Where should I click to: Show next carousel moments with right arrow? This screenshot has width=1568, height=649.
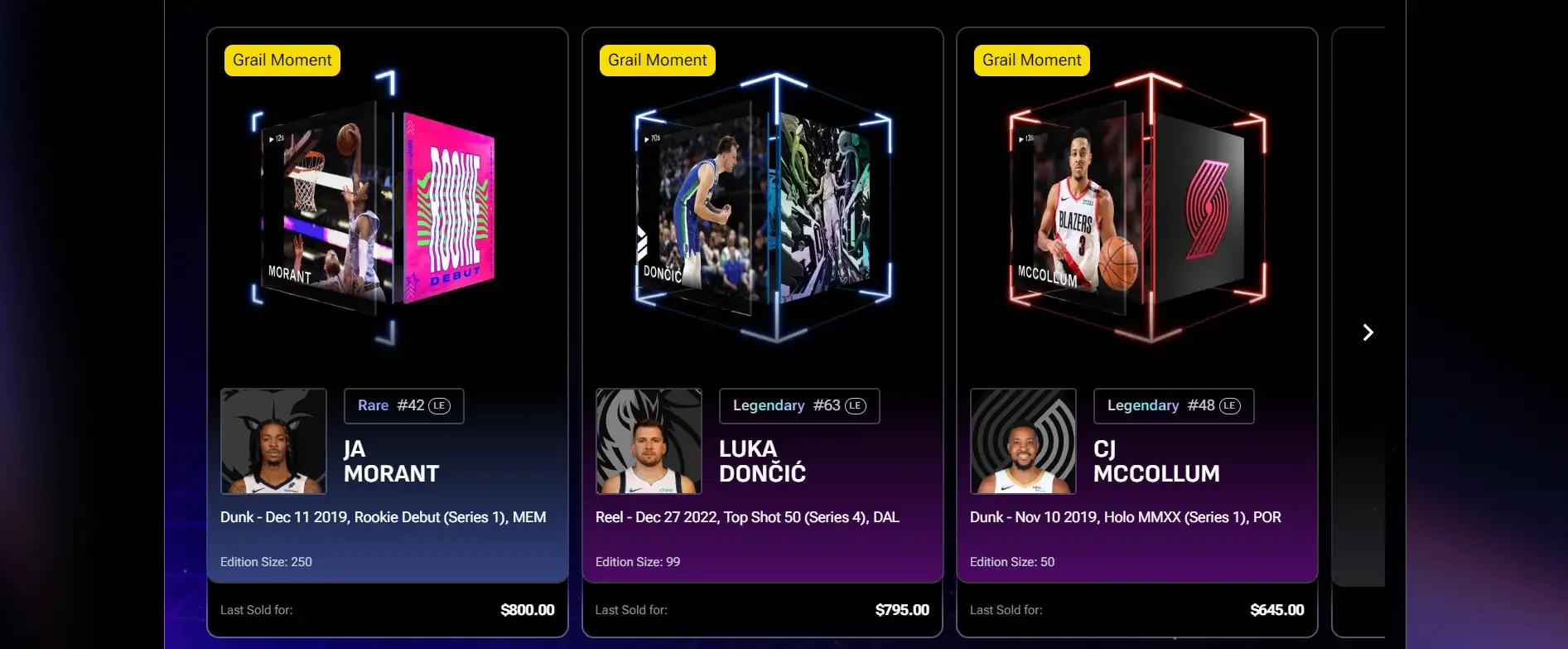[1368, 332]
